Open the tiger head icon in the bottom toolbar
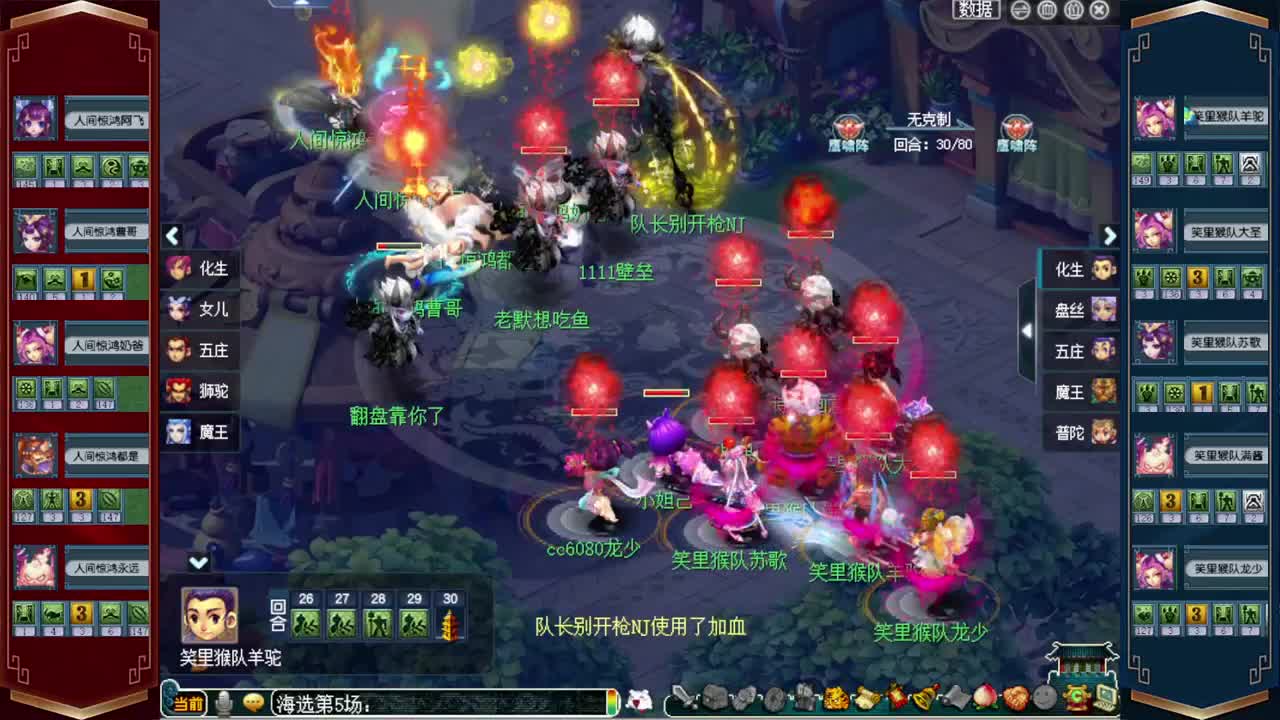This screenshot has width=1280, height=720. 835,697
